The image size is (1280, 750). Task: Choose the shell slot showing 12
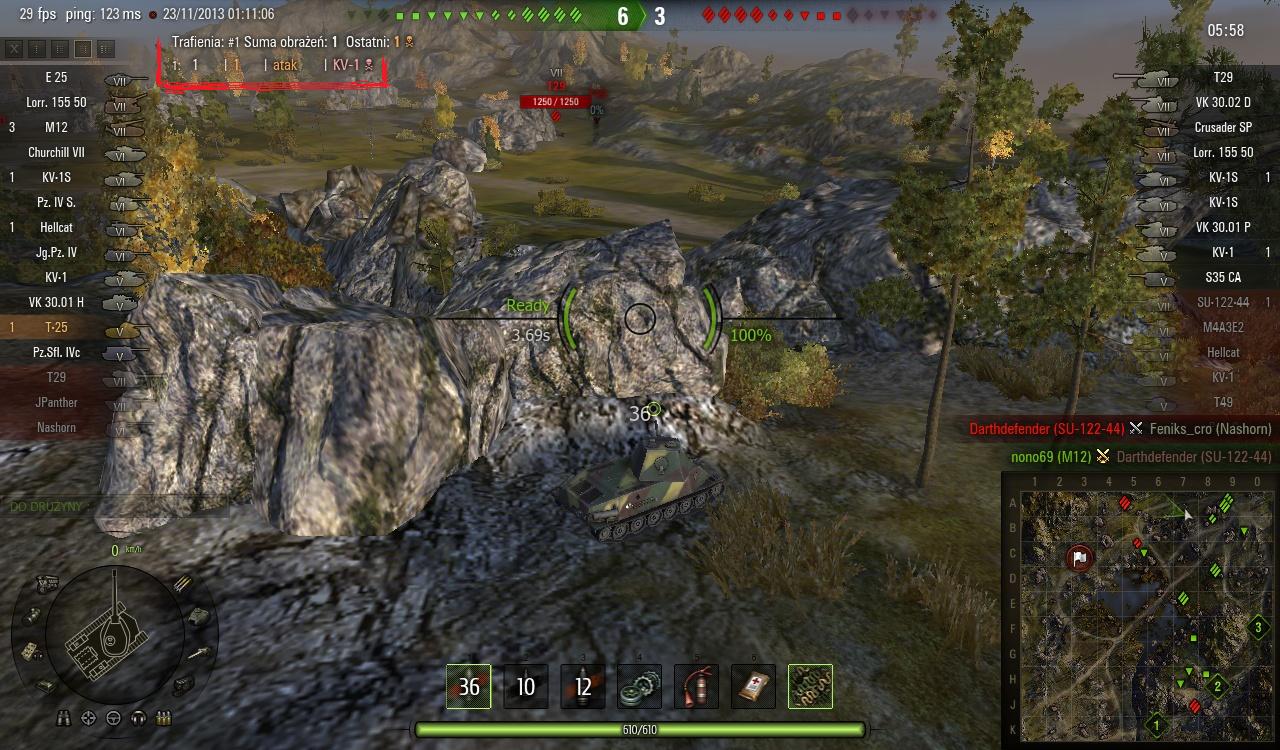583,687
